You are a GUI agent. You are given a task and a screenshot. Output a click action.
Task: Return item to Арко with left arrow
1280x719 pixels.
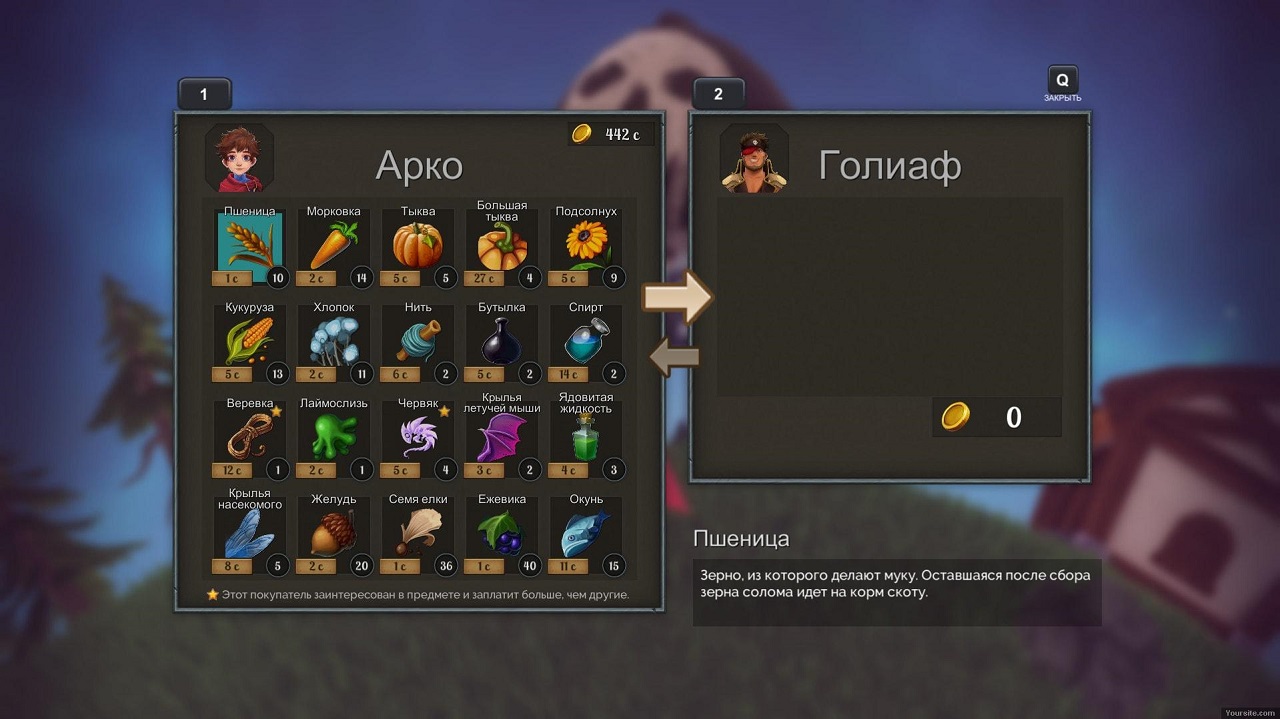[675, 357]
